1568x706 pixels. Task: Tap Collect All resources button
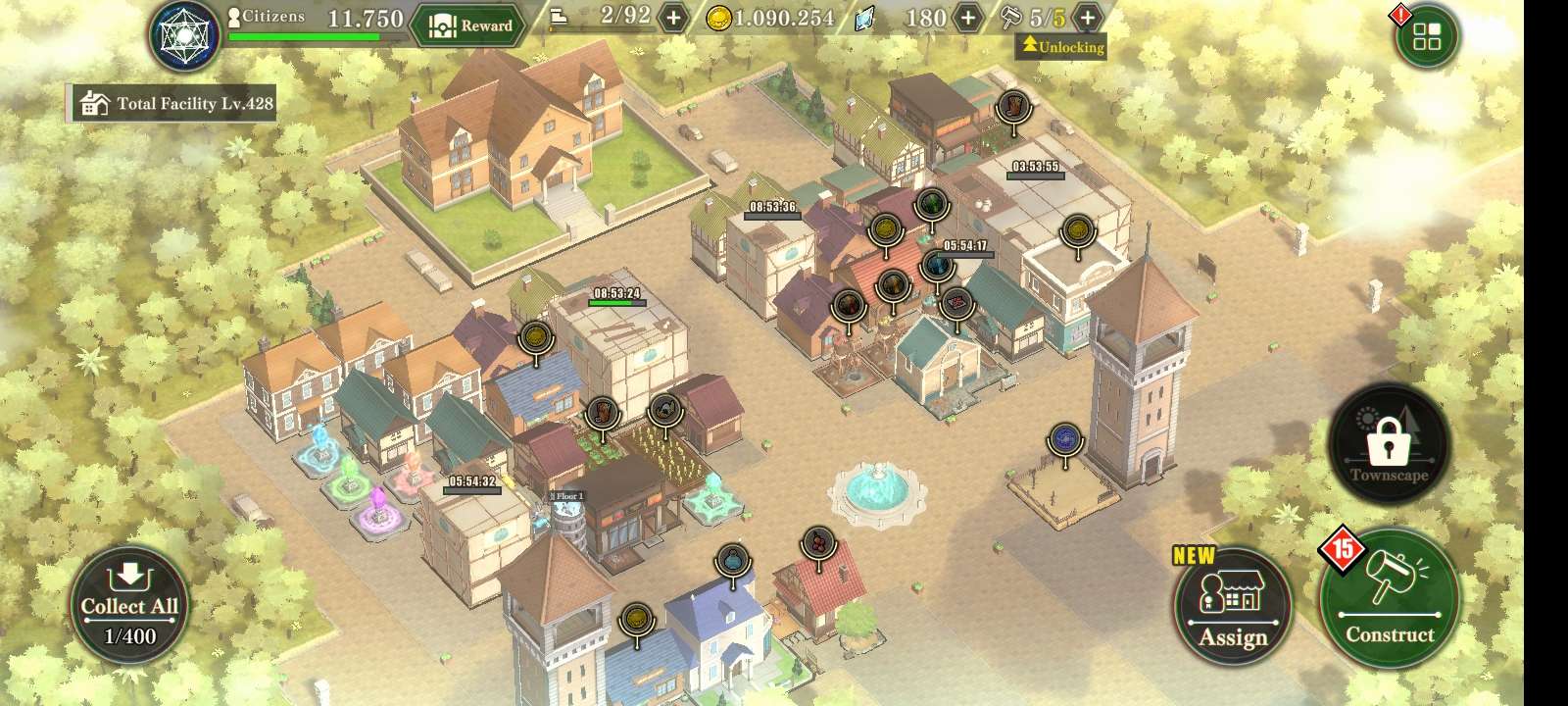[x=129, y=606]
